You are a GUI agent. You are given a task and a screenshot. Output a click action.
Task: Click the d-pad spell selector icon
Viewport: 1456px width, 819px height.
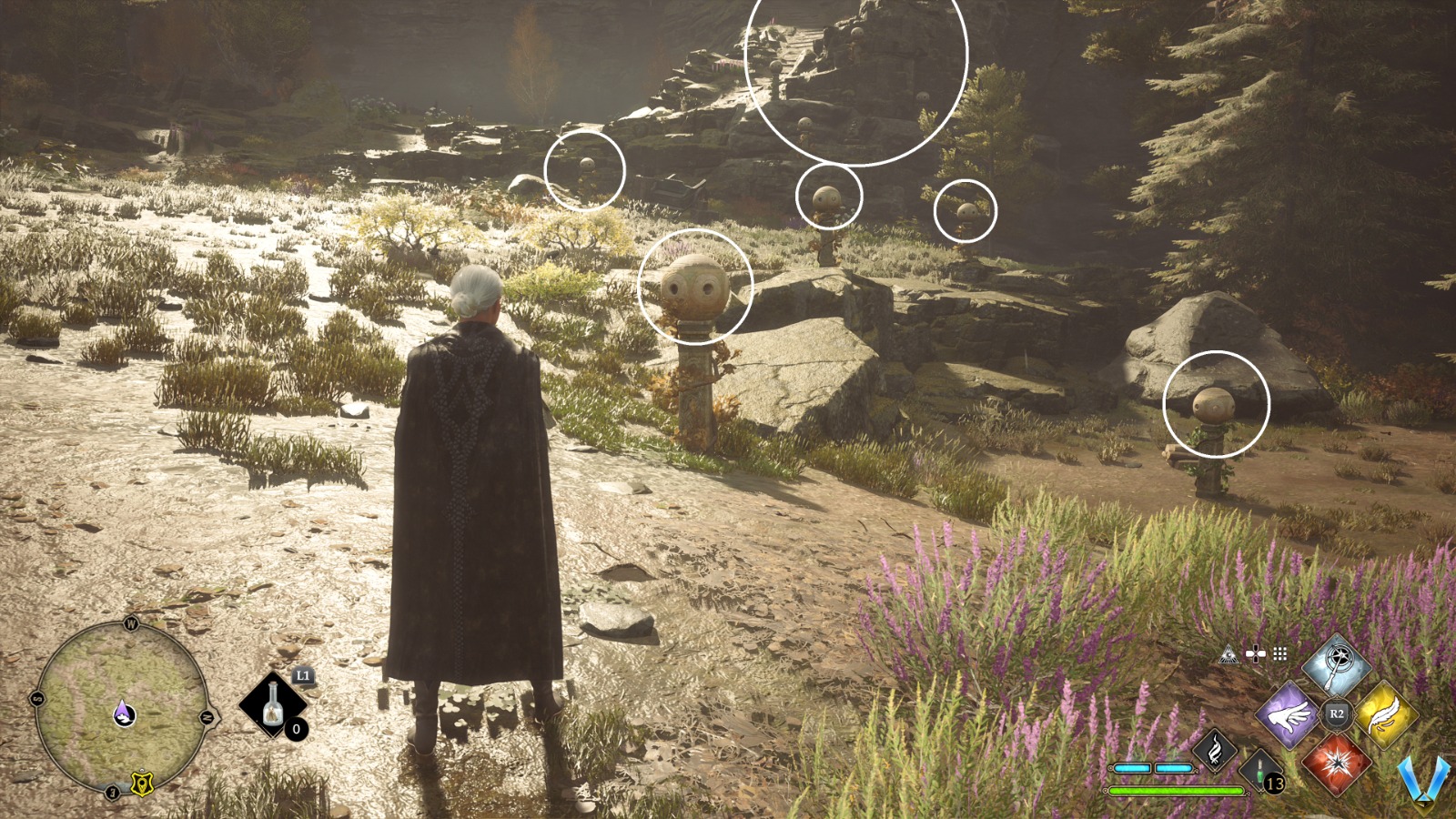tap(1255, 653)
